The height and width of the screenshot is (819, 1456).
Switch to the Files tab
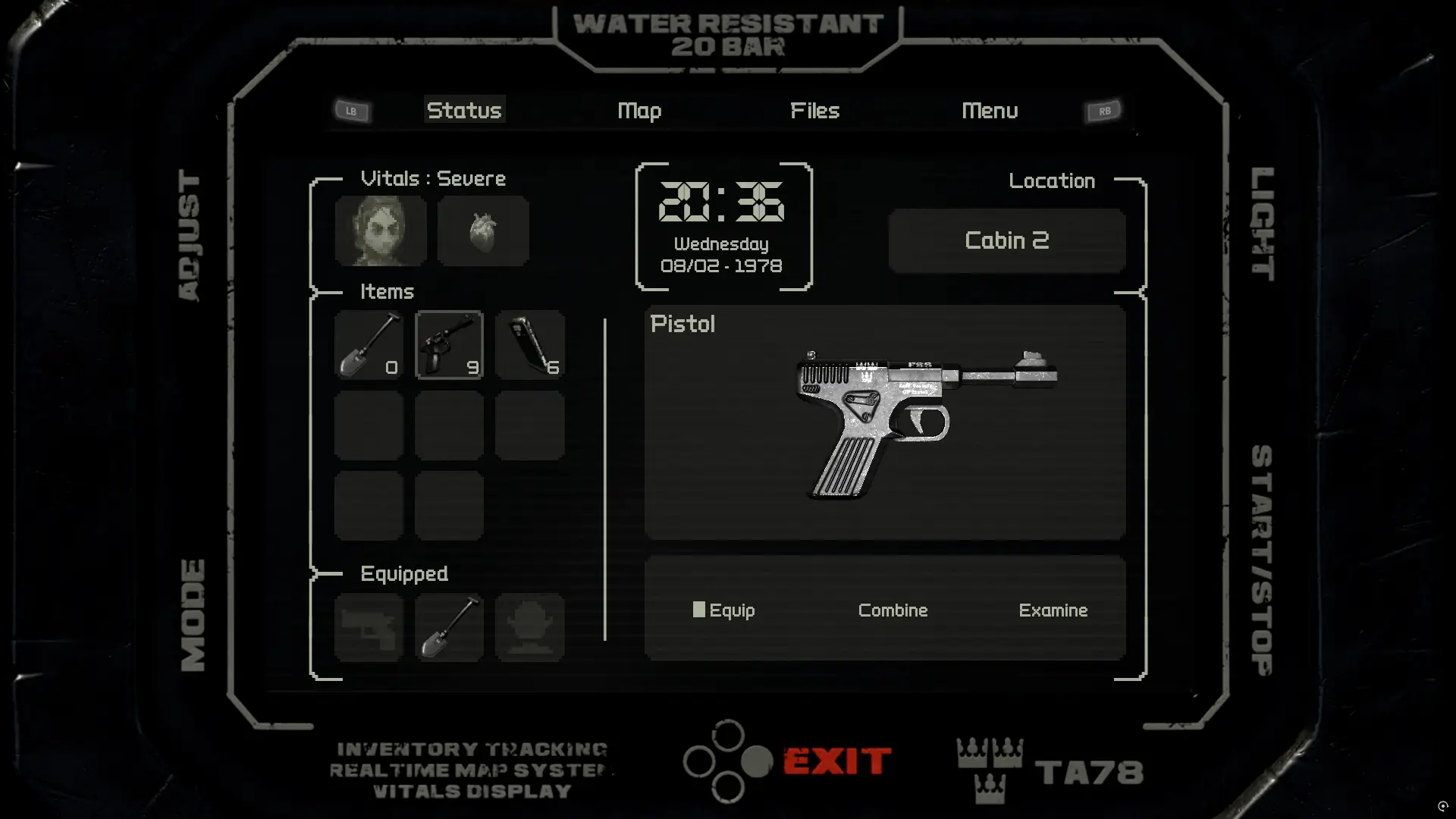pos(814,111)
